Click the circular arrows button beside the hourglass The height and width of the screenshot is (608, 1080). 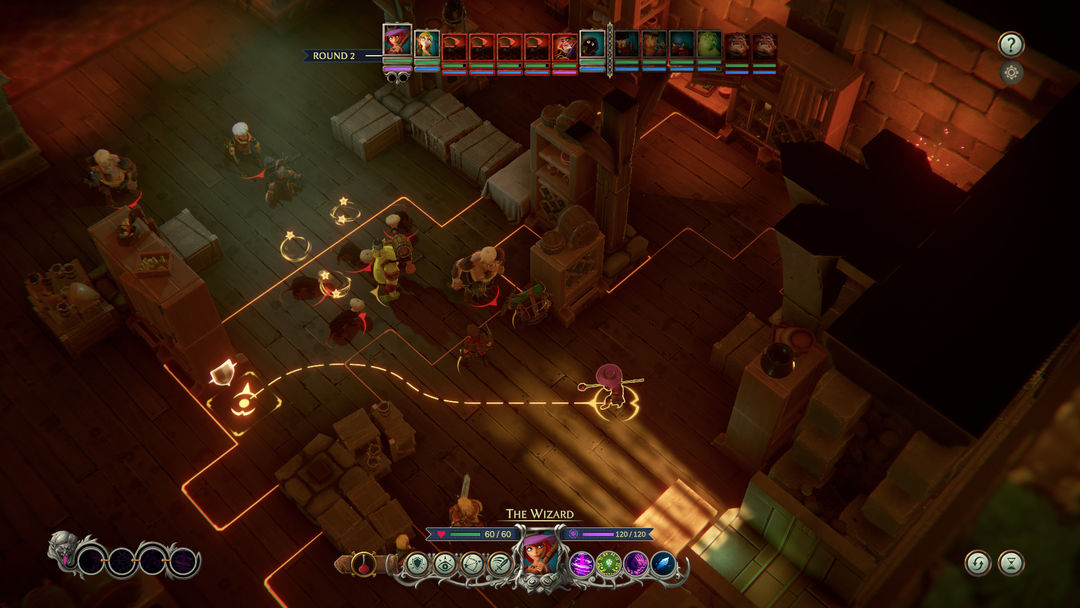977,563
